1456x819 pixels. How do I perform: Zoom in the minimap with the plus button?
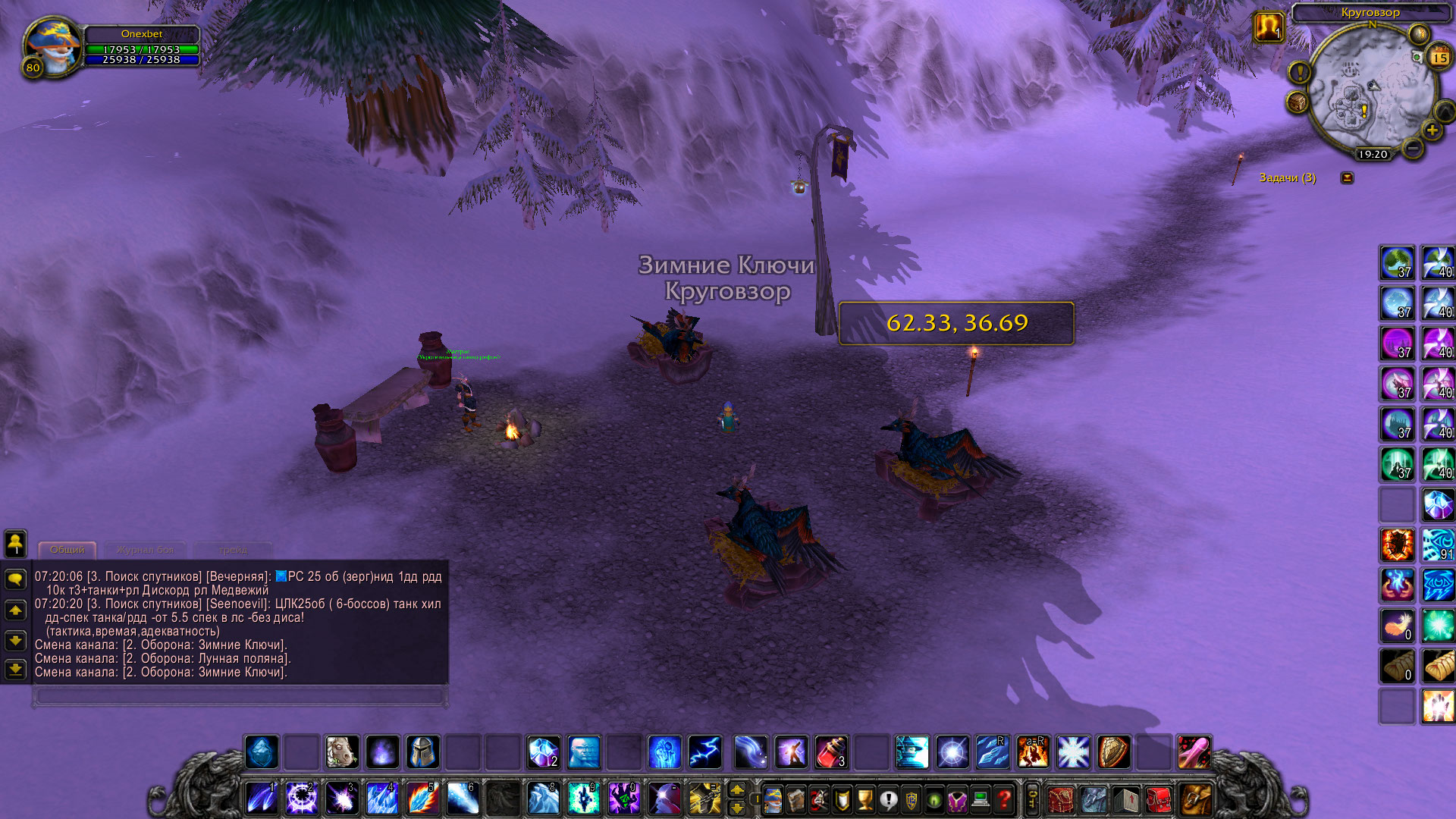(x=1432, y=130)
